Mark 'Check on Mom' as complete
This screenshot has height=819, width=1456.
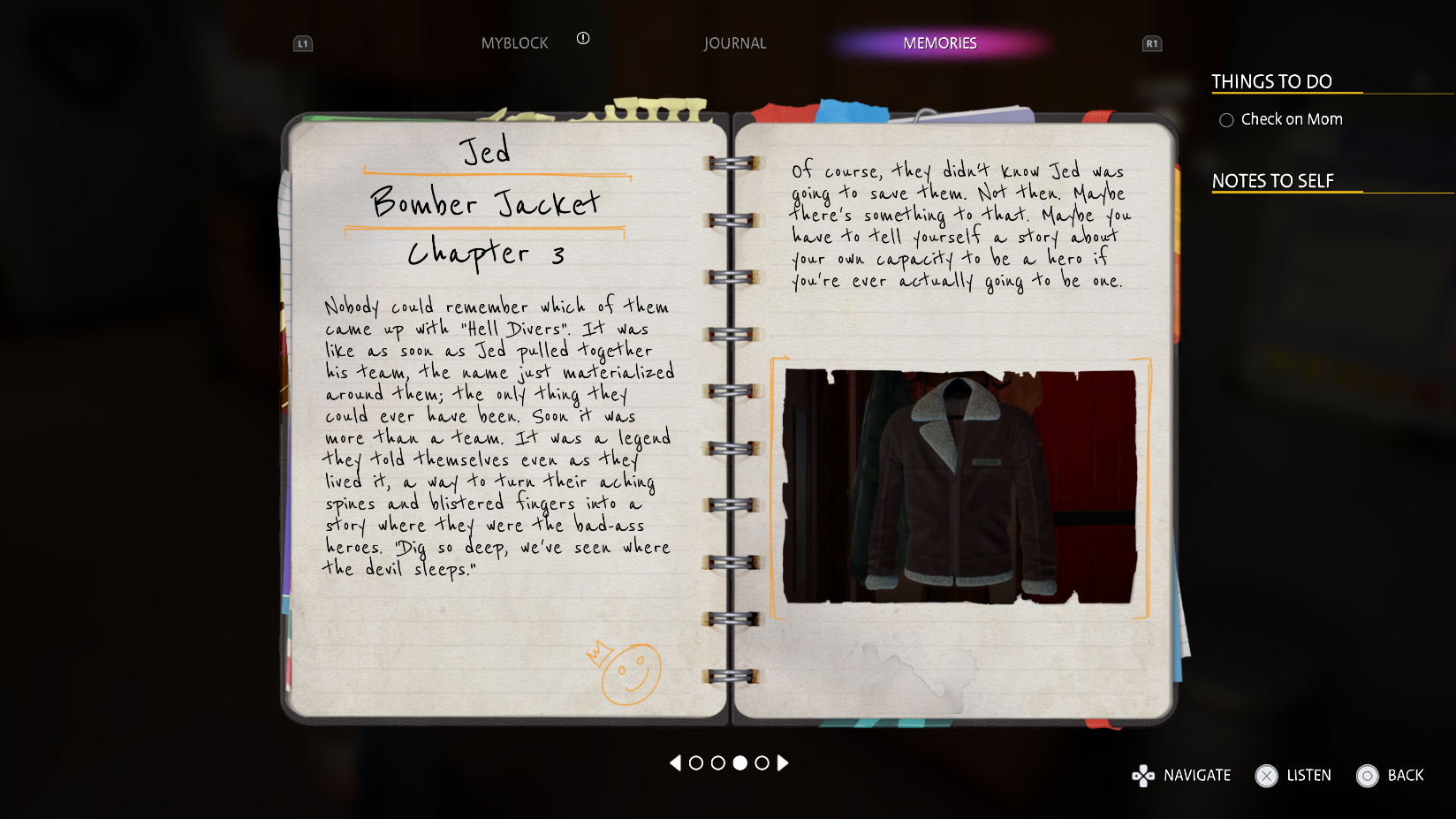click(x=1226, y=119)
